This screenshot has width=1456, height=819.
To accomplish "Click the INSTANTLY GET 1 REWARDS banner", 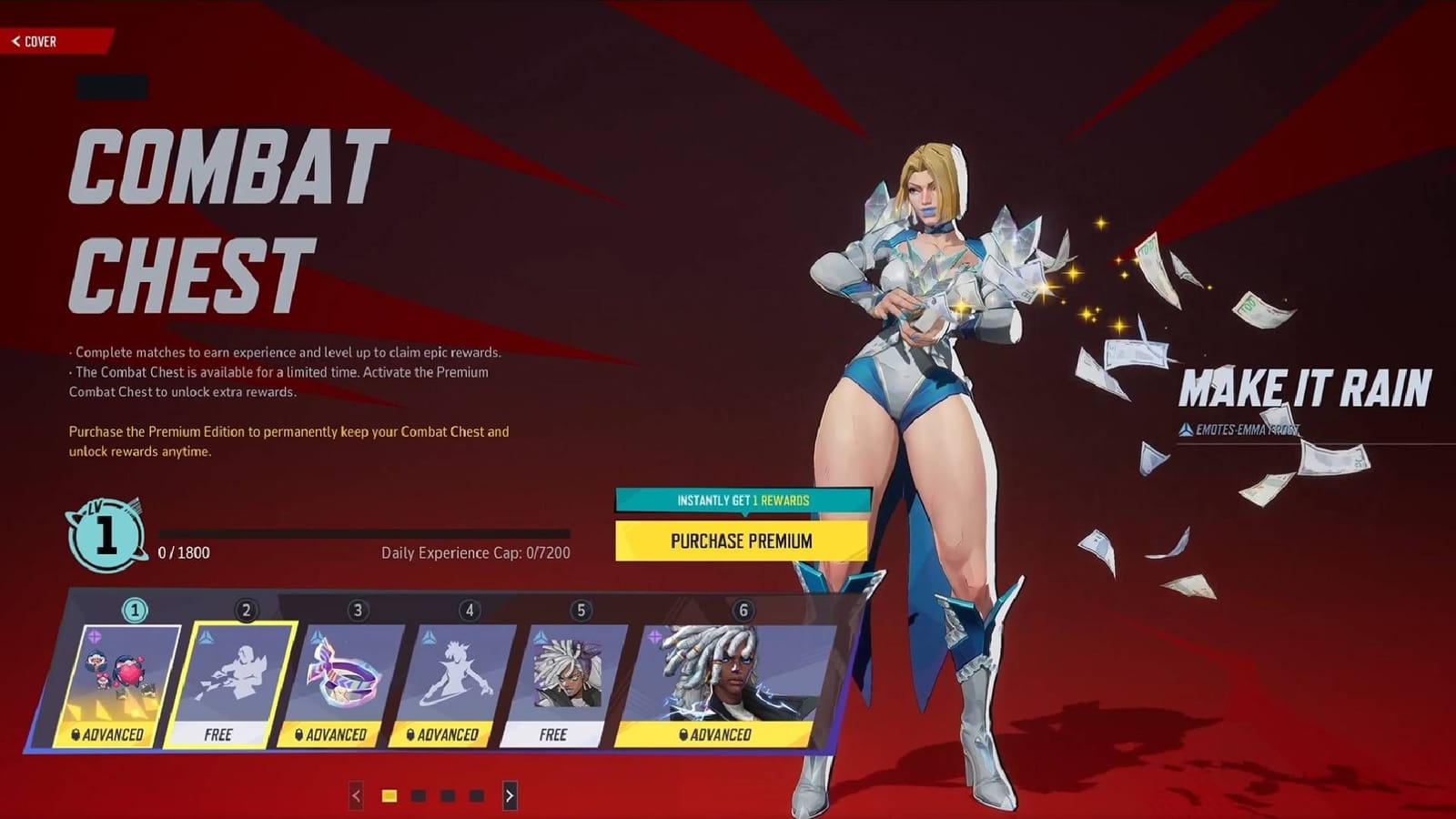I will tap(740, 500).
